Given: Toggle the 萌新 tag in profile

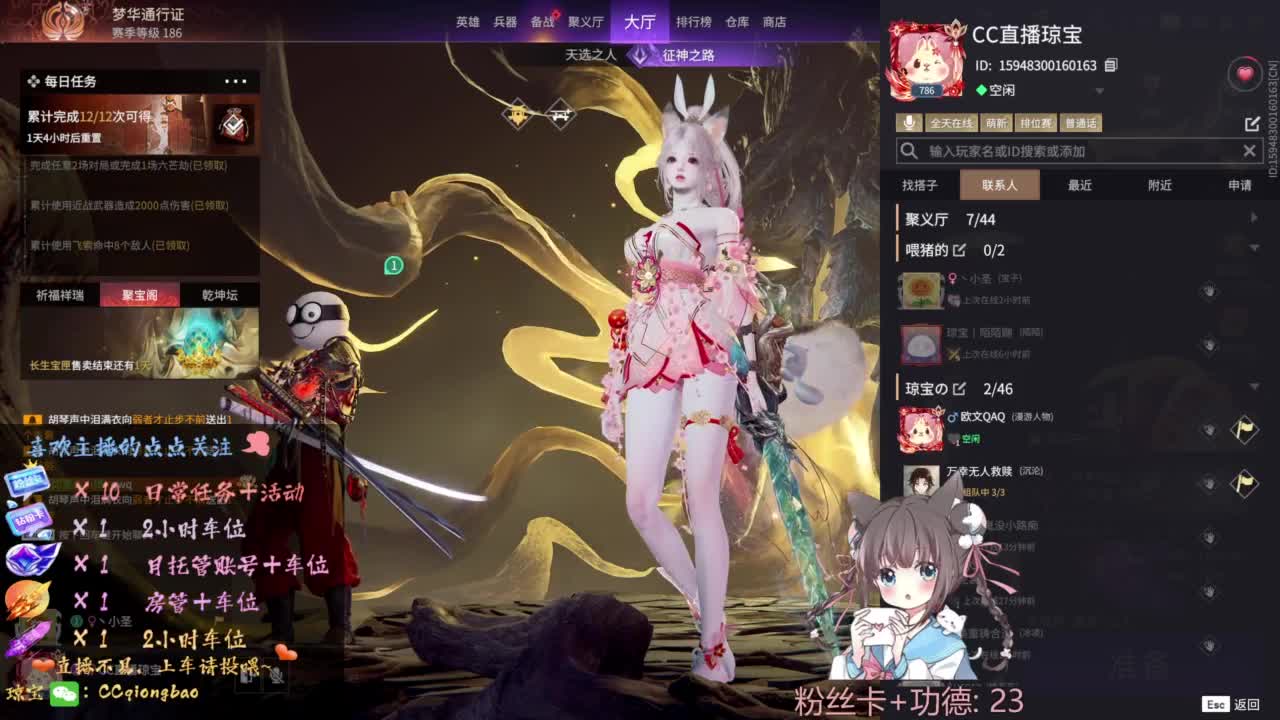Looking at the screenshot, I should click(996, 123).
